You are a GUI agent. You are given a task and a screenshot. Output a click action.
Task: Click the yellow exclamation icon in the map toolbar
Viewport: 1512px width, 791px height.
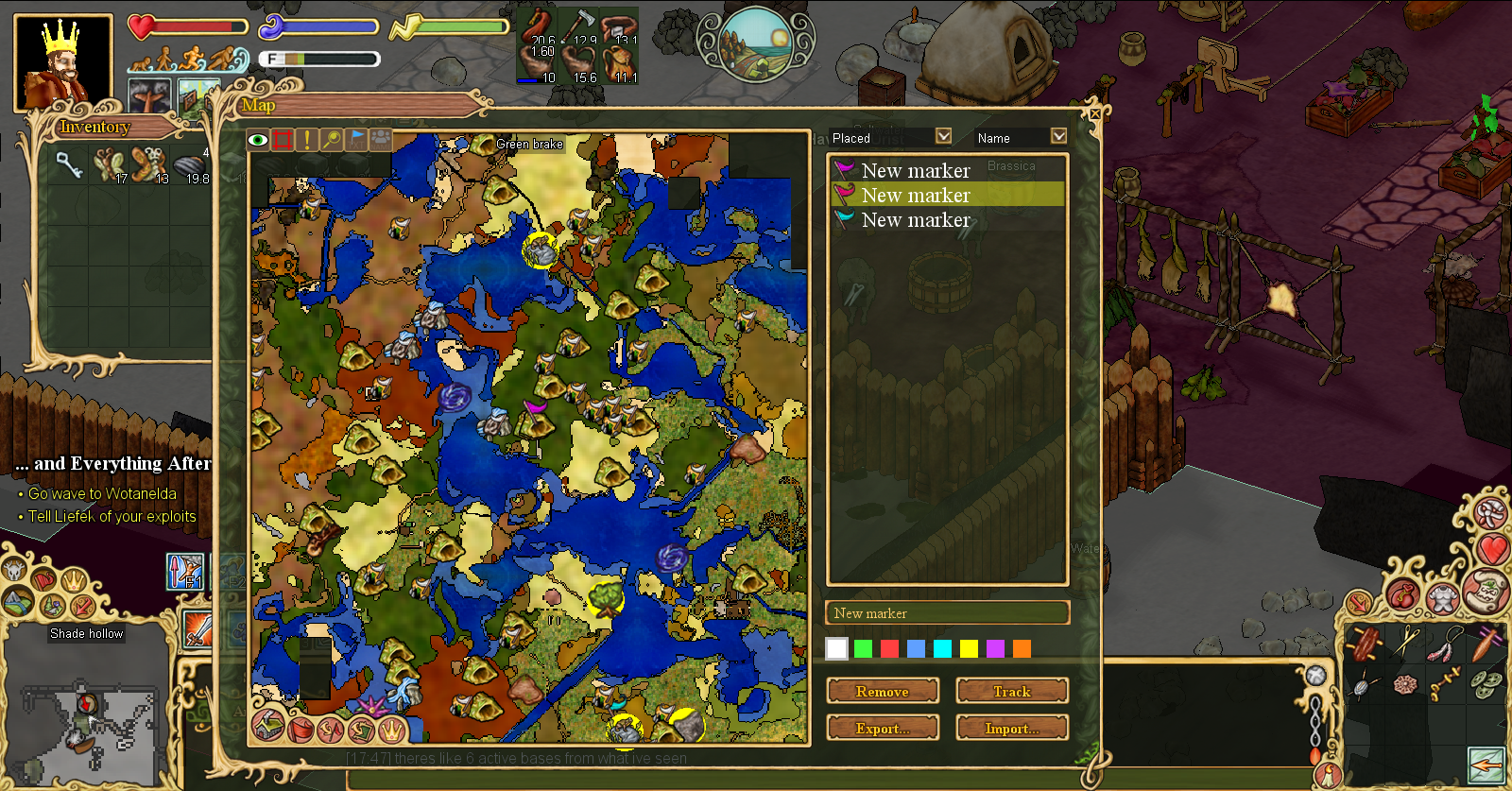306,139
